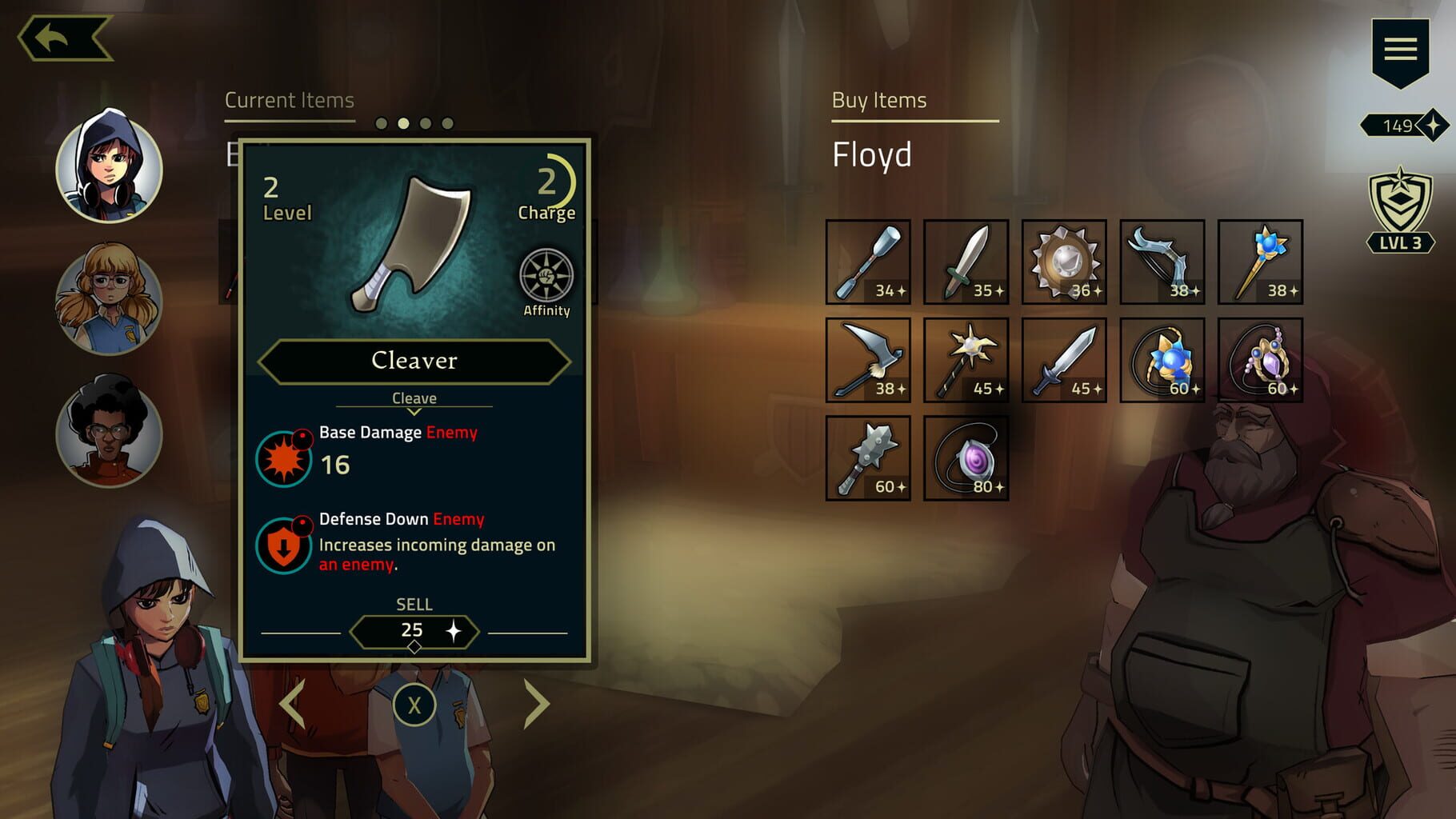Viewport: 1456px width, 819px height.
Task: Choose the star mace priced 45
Action: (965, 359)
